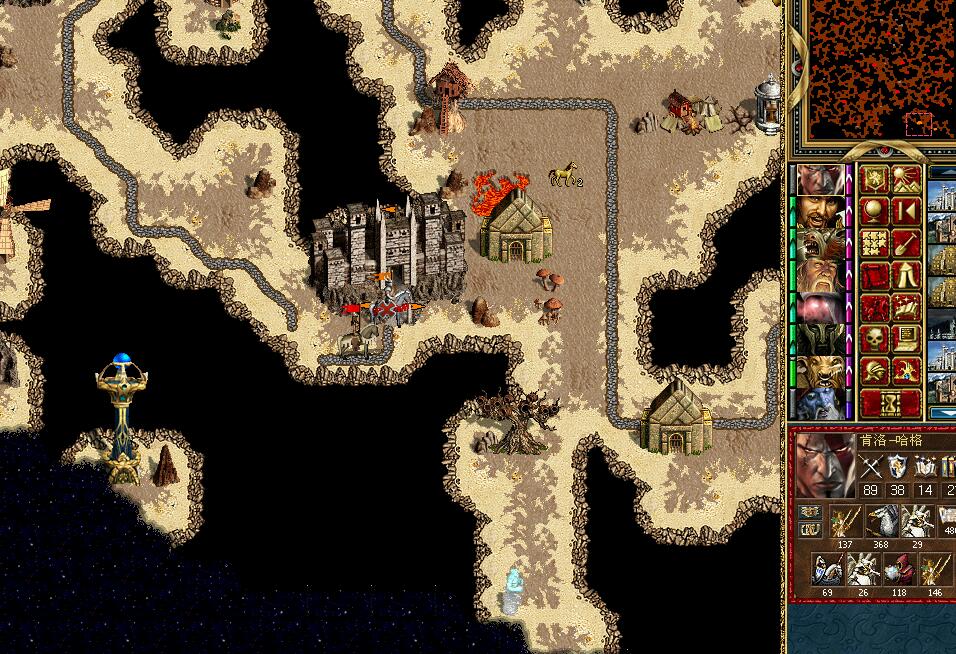The width and height of the screenshot is (956, 654).
Task: Toggle the surface/underground view button
Action: click(906, 181)
